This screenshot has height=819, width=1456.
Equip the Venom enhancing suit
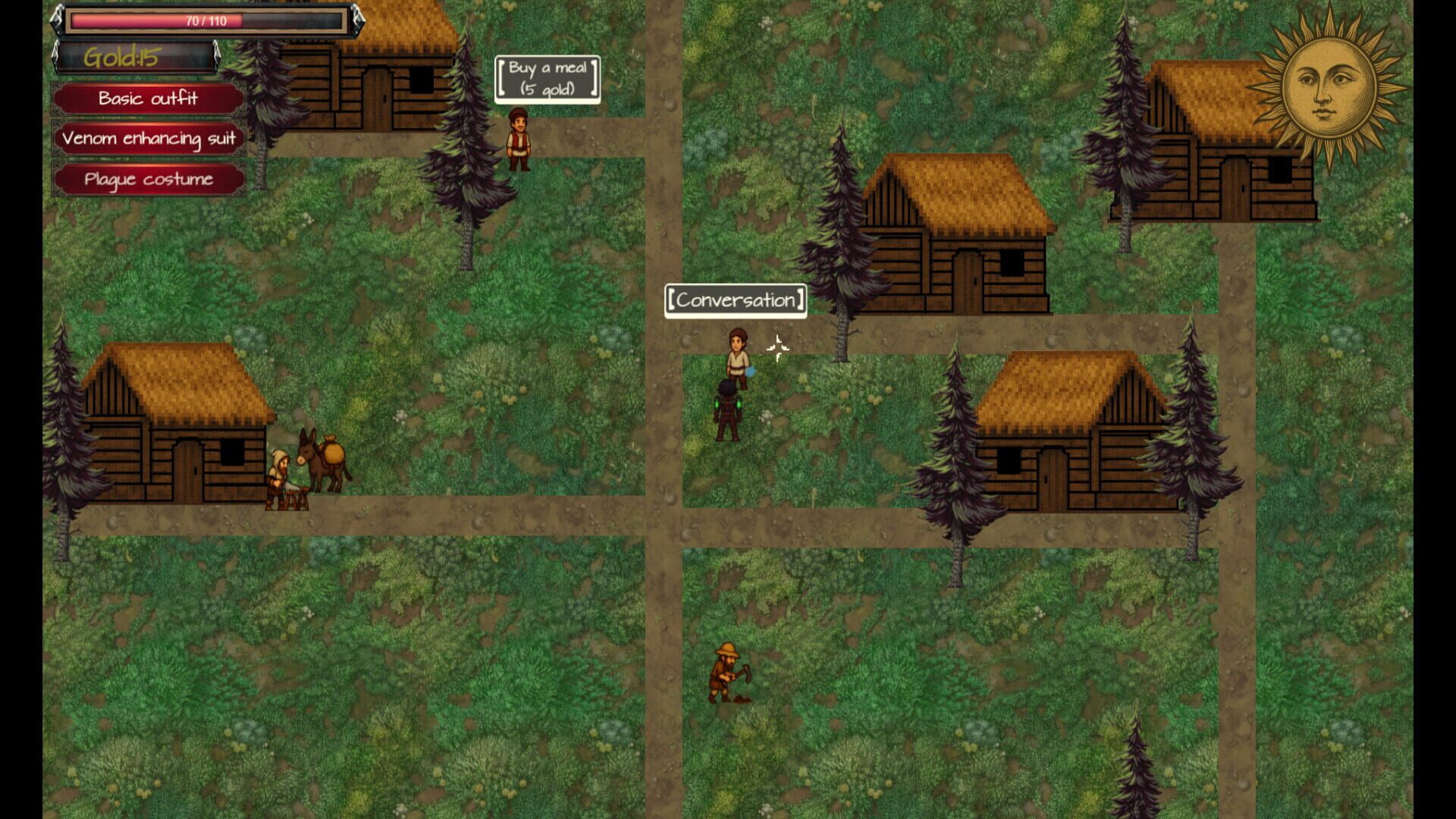pos(148,139)
